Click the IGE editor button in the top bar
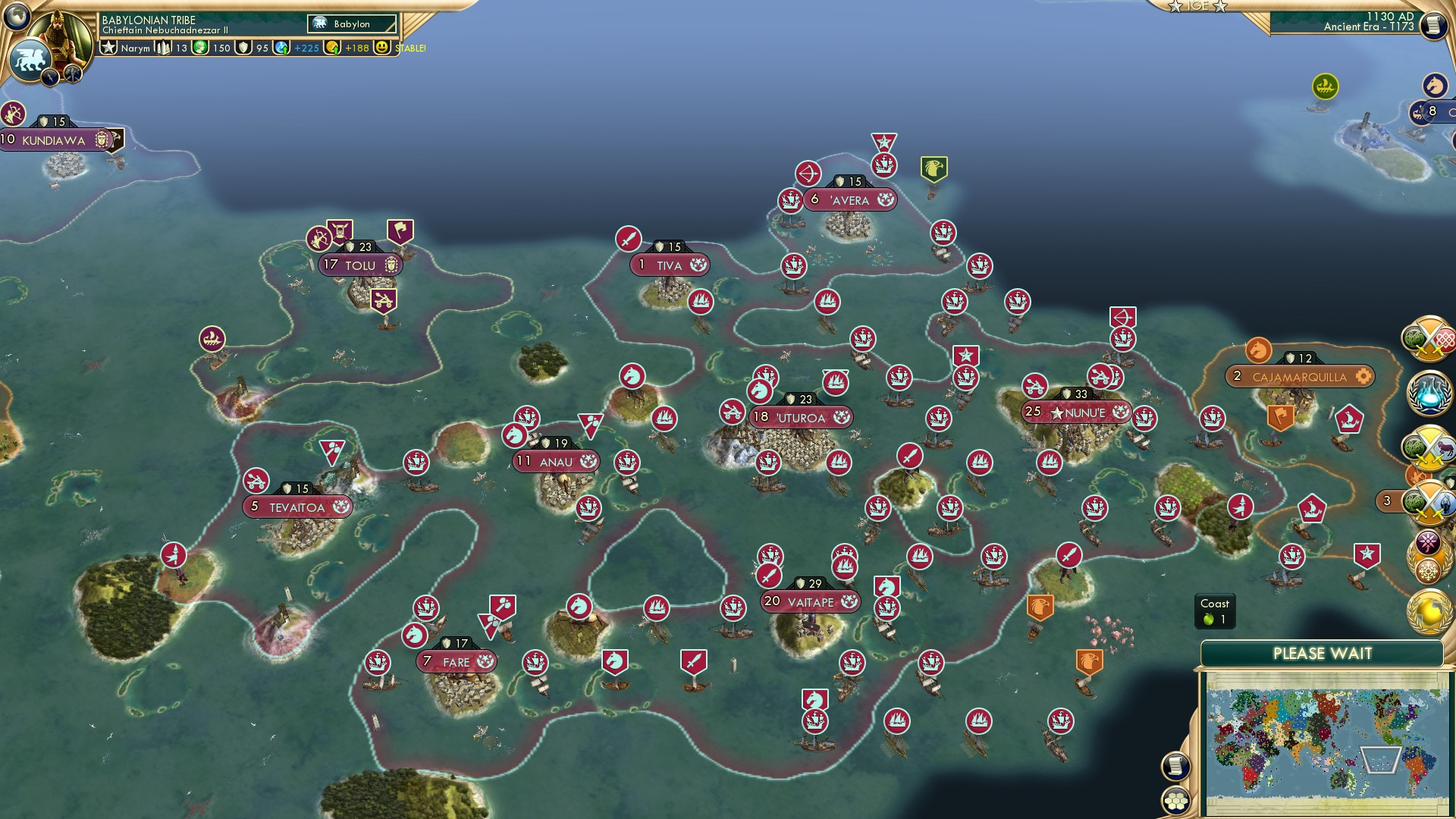The width and height of the screenshot is (1456, 819). pyautogui.click(x=1198, y=6)
